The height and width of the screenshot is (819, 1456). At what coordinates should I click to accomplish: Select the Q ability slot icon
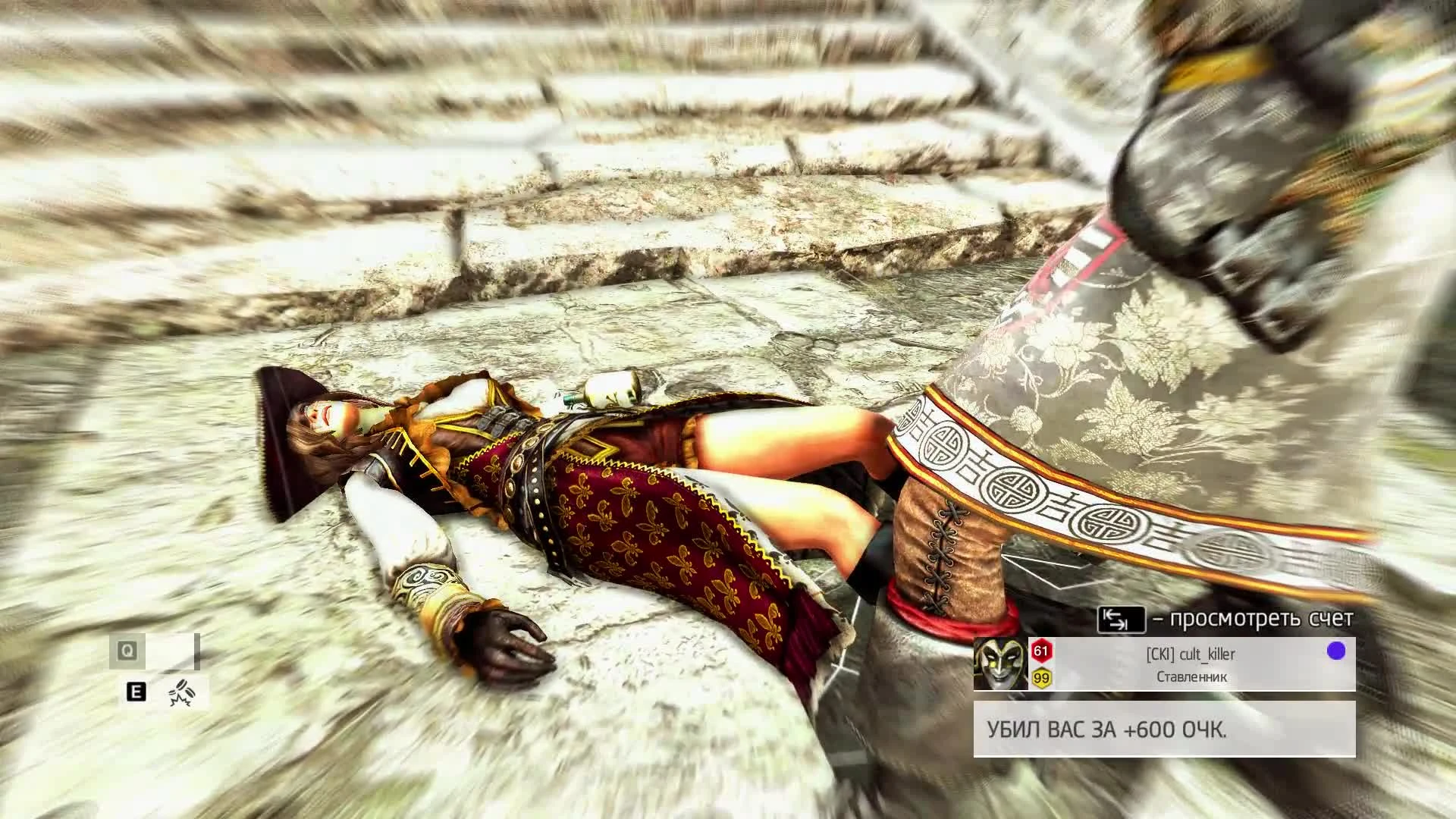[x=127, y=649]
